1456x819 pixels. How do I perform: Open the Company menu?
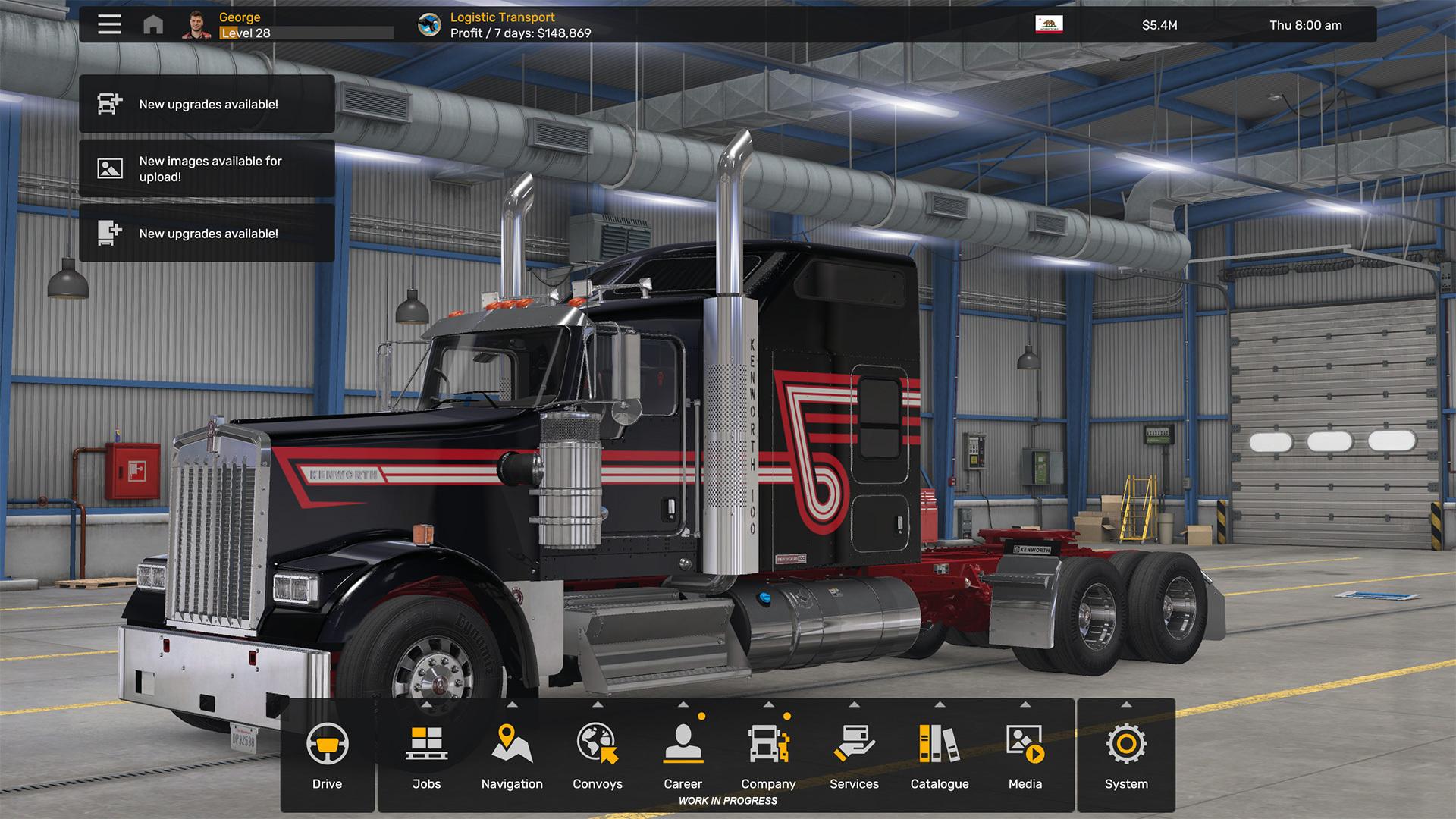pyautogui.click(x=768, y=755)
